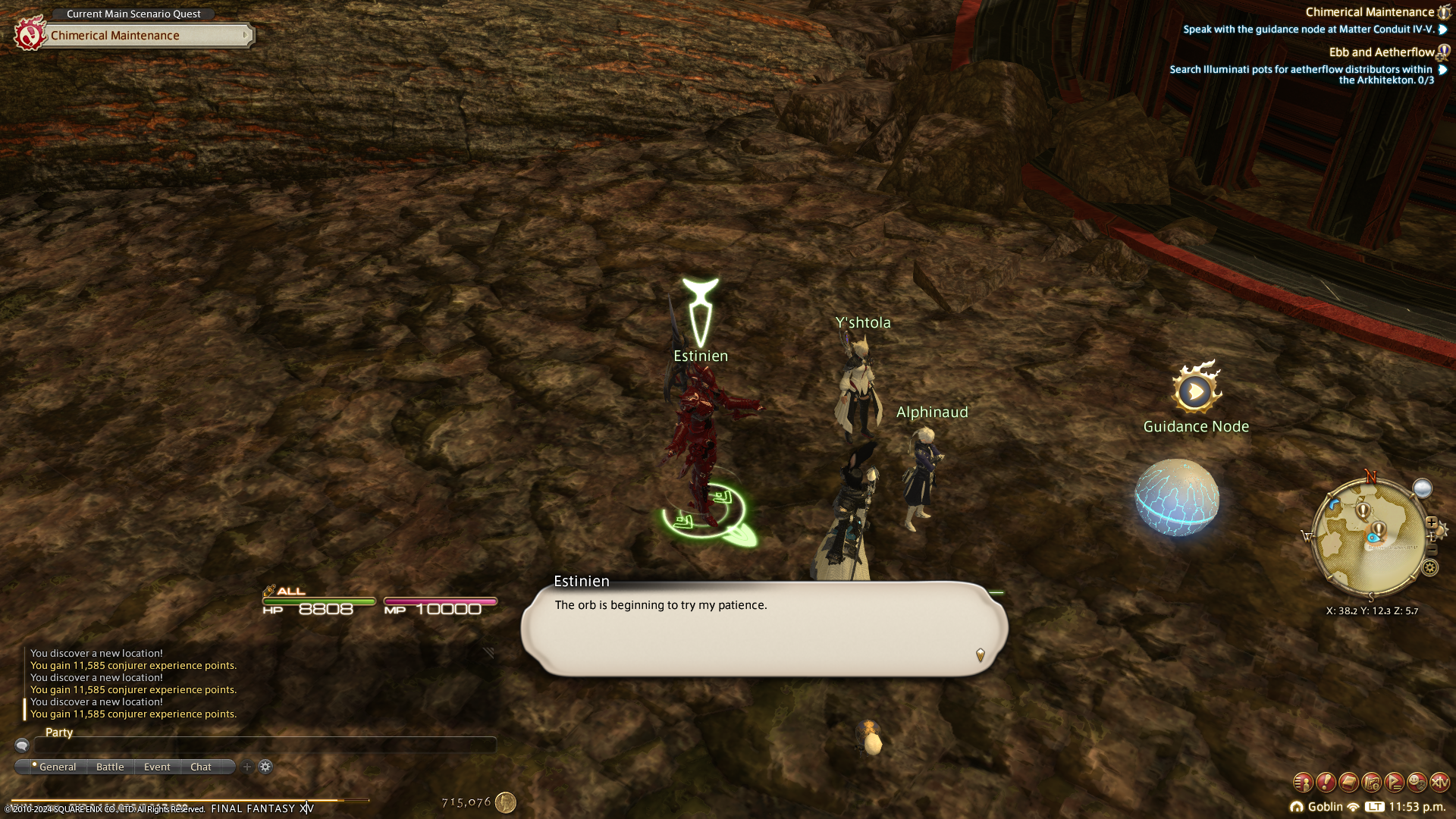Select the Chat log tab

click(x=201, y=767)
